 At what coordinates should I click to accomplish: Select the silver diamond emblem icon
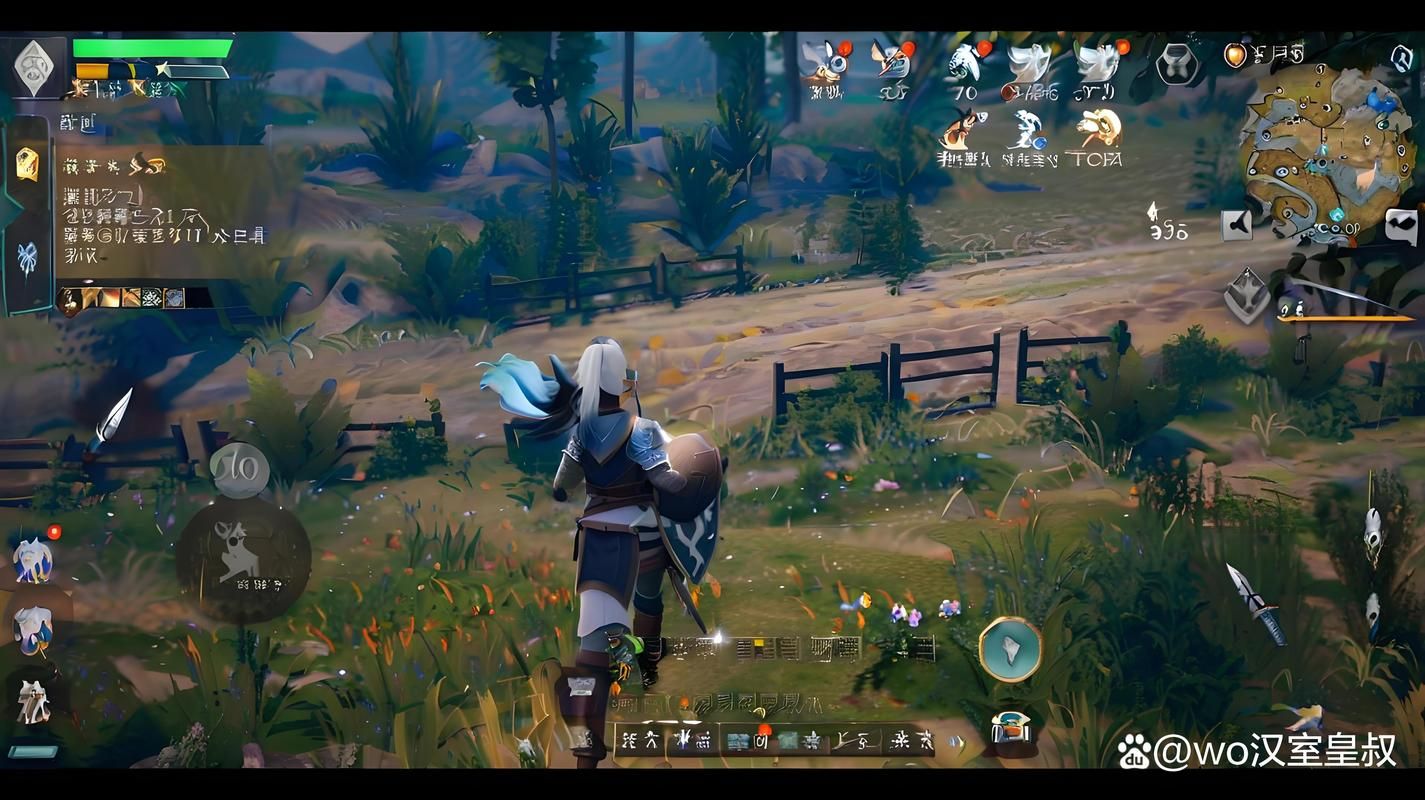coord(1247,296)
